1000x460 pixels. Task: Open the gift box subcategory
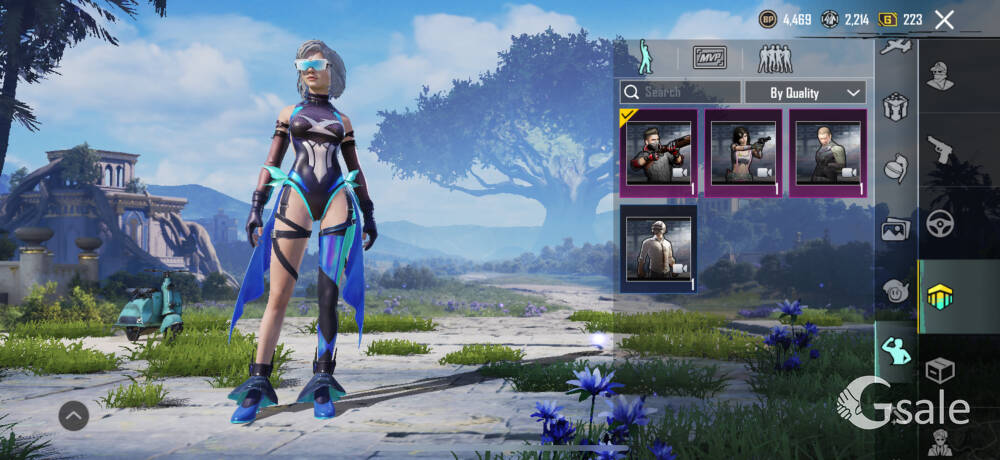click(x=895, y=106)
